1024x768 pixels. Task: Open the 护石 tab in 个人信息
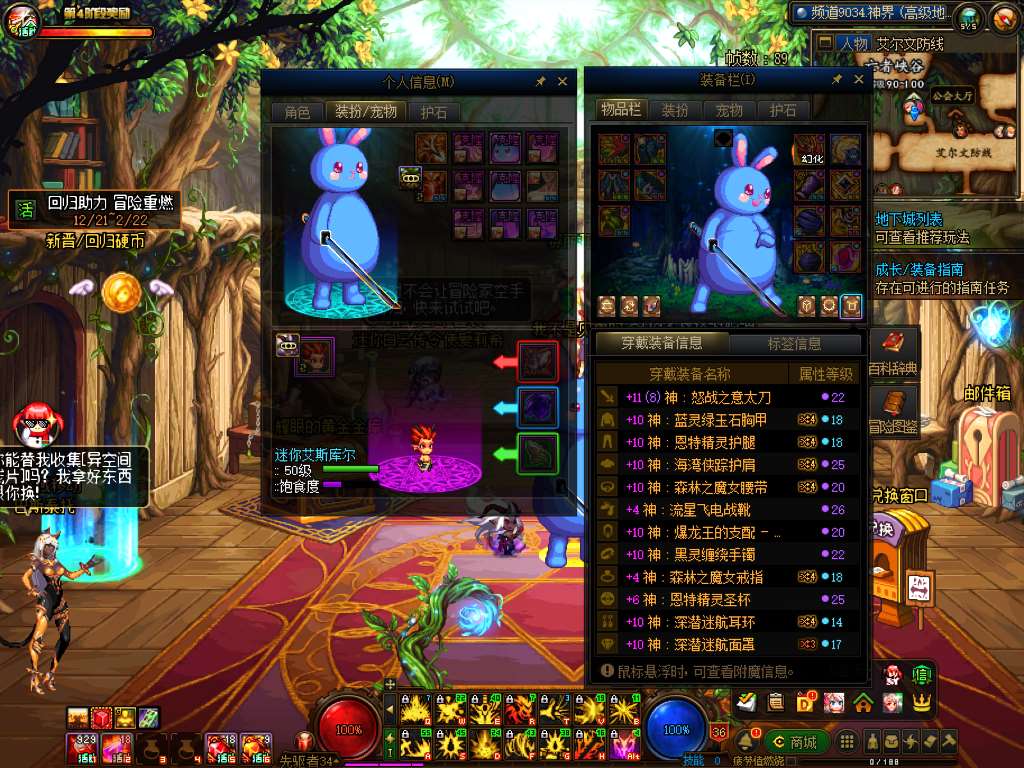[434, 112]
